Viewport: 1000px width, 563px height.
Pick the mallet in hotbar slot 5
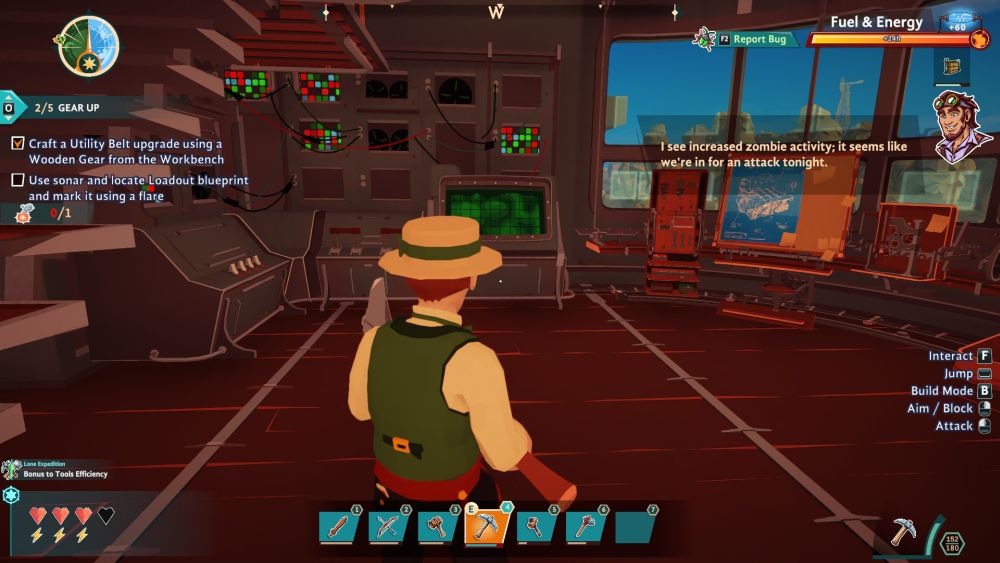(x=535, y=526)
